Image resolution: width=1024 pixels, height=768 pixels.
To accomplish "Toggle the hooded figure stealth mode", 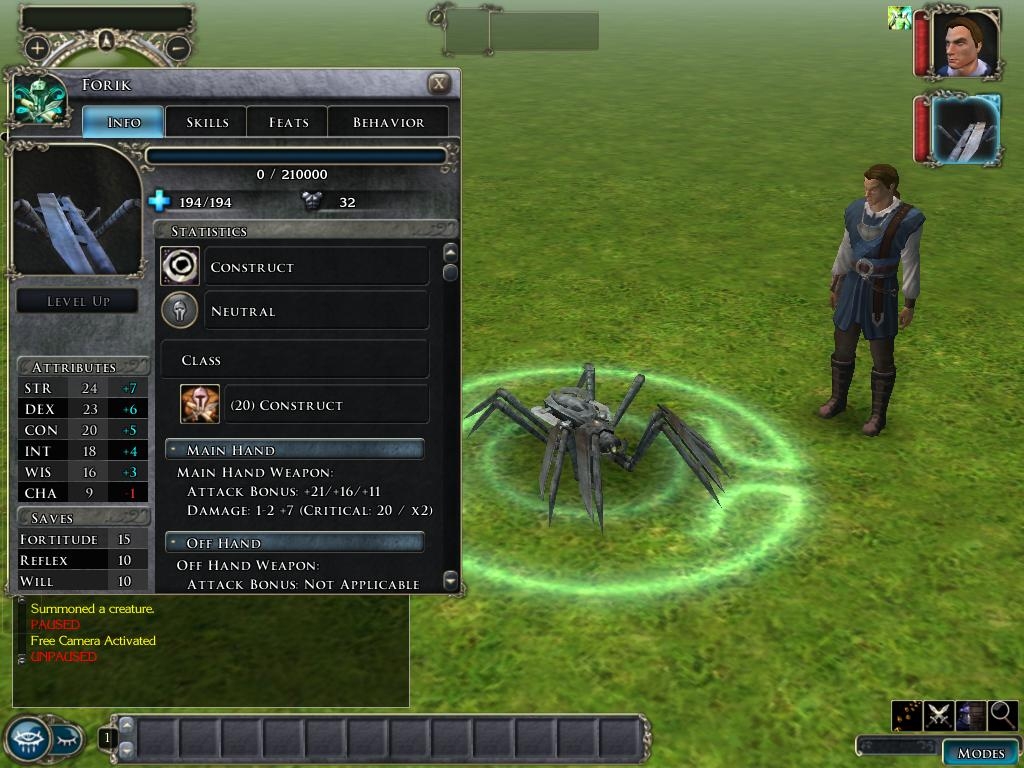I will (970, 714).
